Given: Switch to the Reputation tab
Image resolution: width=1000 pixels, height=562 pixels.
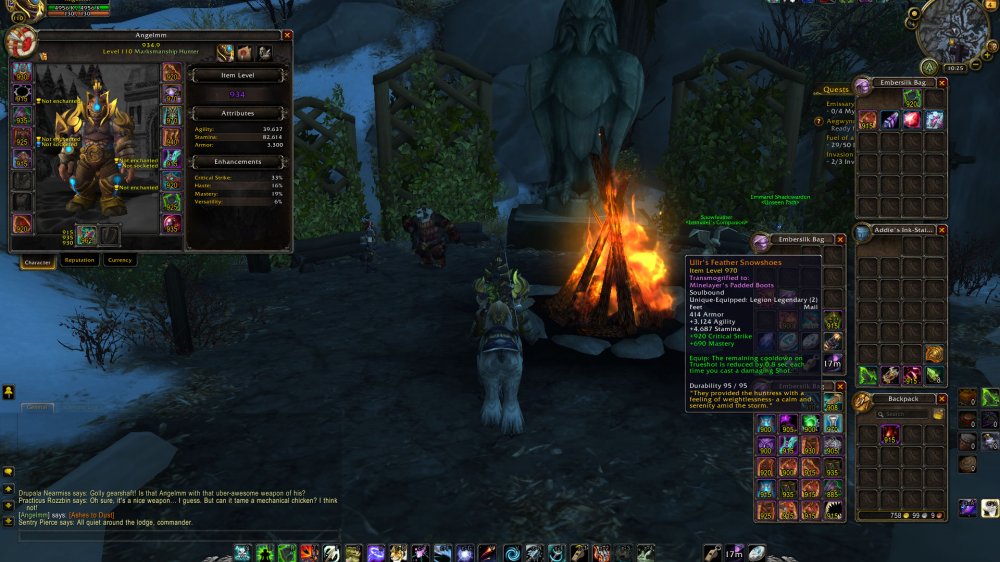Looking at the screenshot, I should coord(79,260).
